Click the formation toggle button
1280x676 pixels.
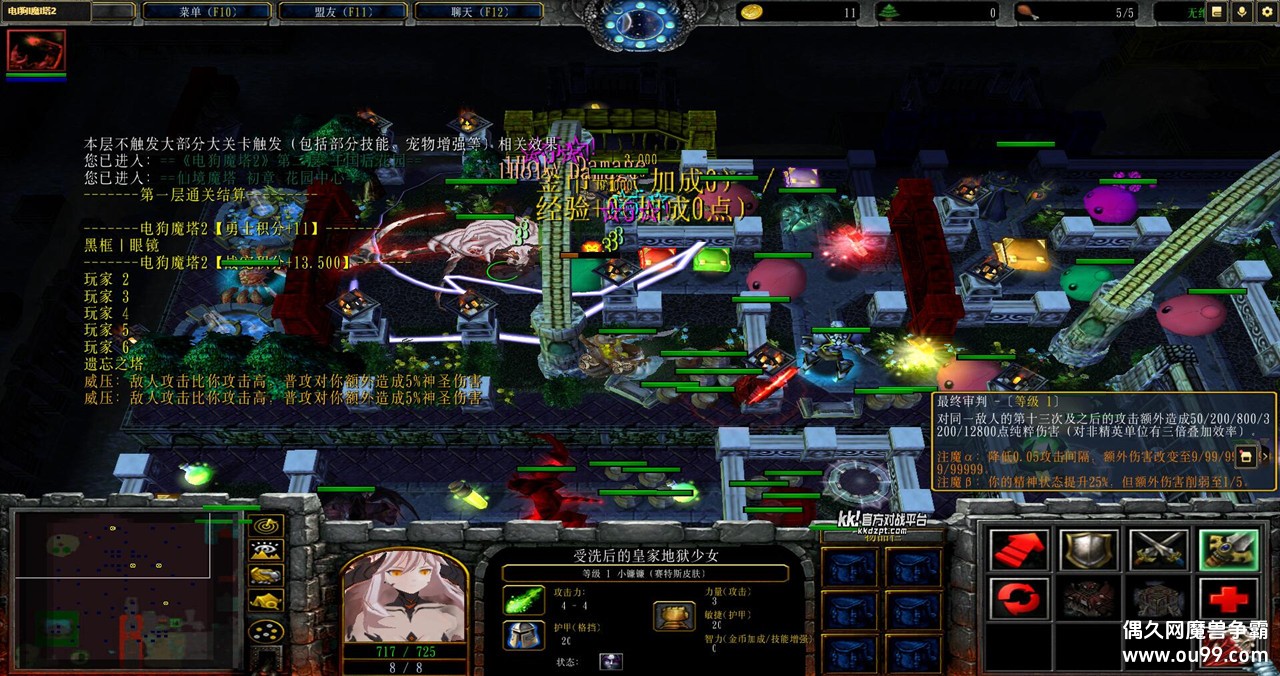click(266, 632)
